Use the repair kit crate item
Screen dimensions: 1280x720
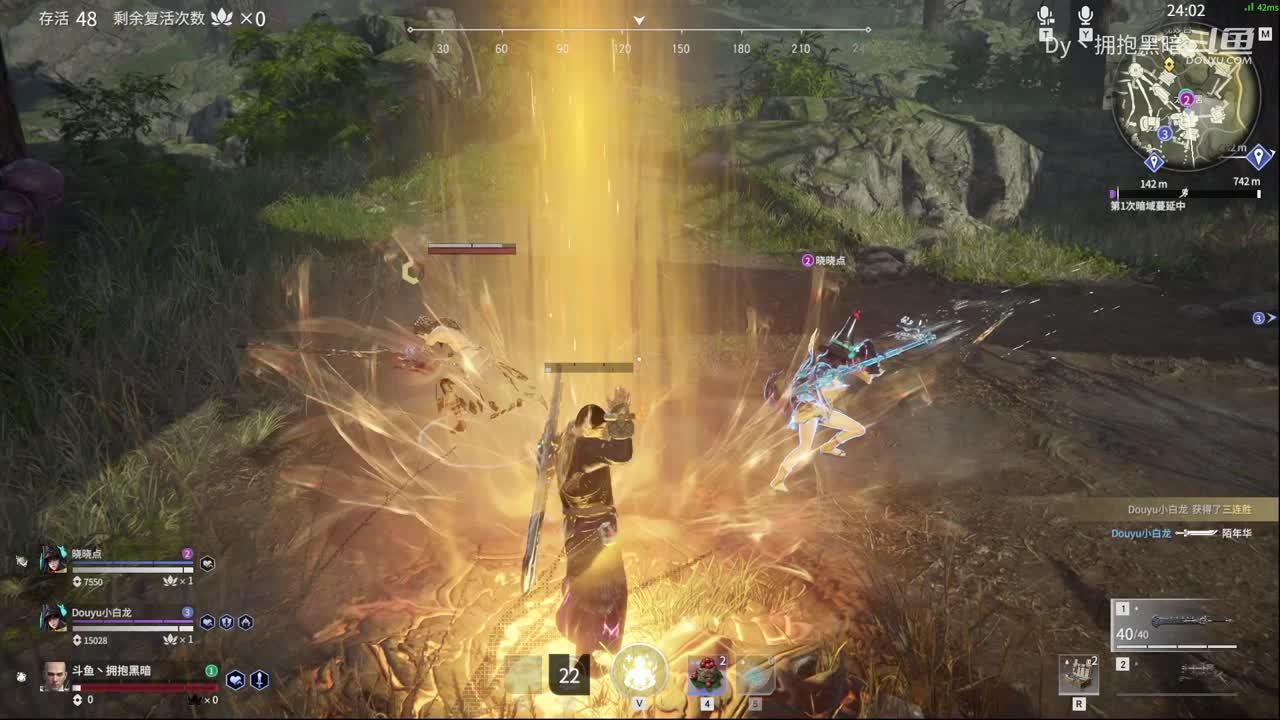click(1079, 675)
